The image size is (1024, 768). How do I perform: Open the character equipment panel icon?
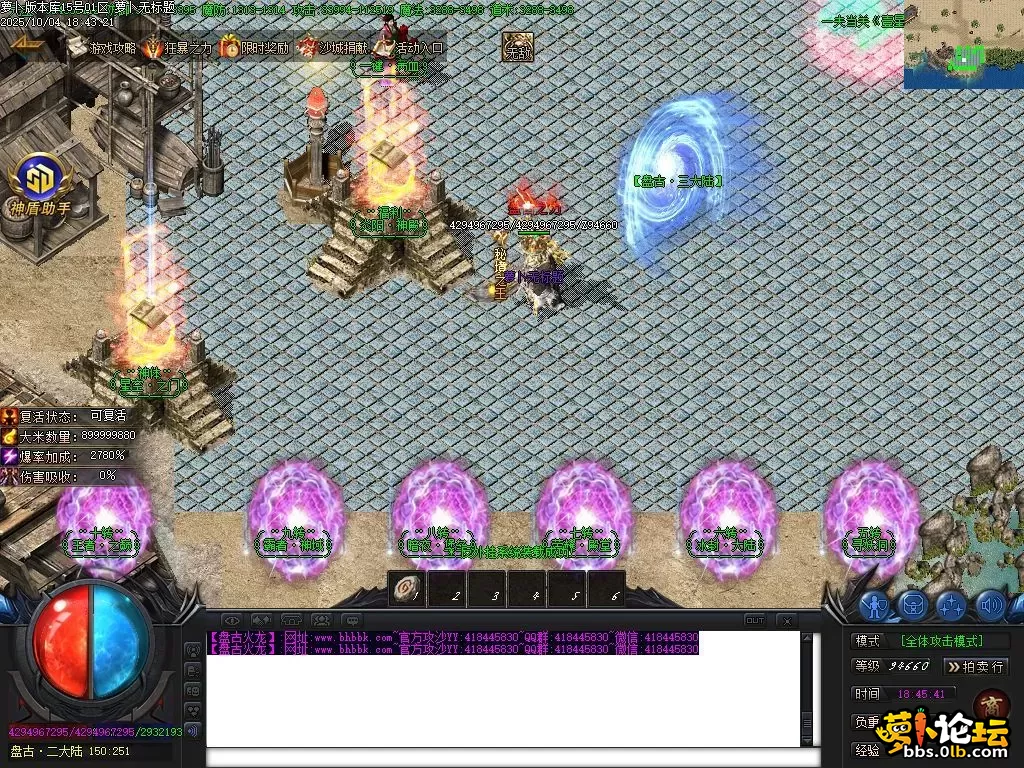pos(875,604)
